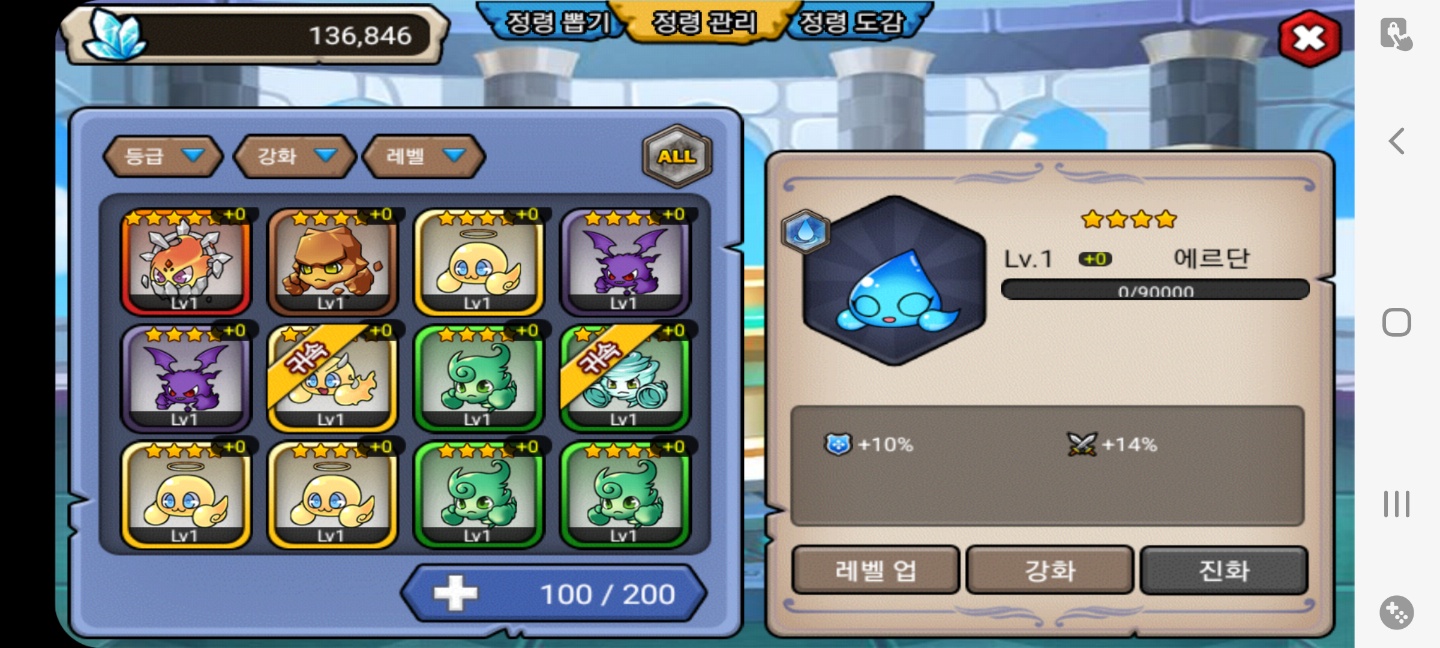Choose the brown rock golem spirit
The height and width of the screenshot is (648, 1440).
click(x=331, y=262)
